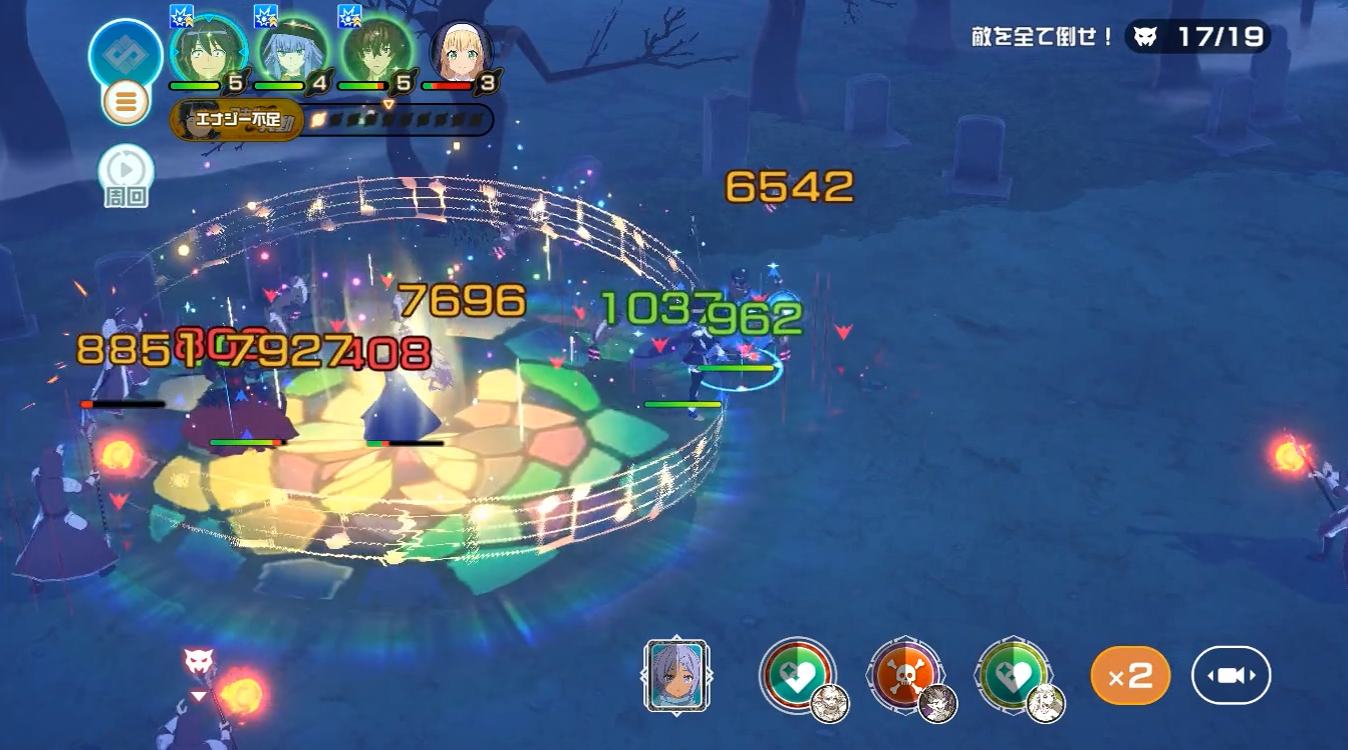Switch the camera view button
1348x750 pixels.
pos(1231,676)
